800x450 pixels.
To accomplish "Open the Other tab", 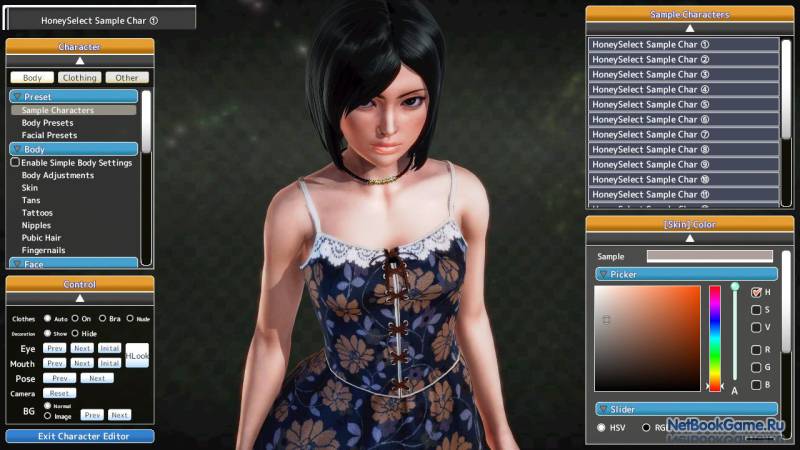I will pyautogui.click(x=126, y=77).
